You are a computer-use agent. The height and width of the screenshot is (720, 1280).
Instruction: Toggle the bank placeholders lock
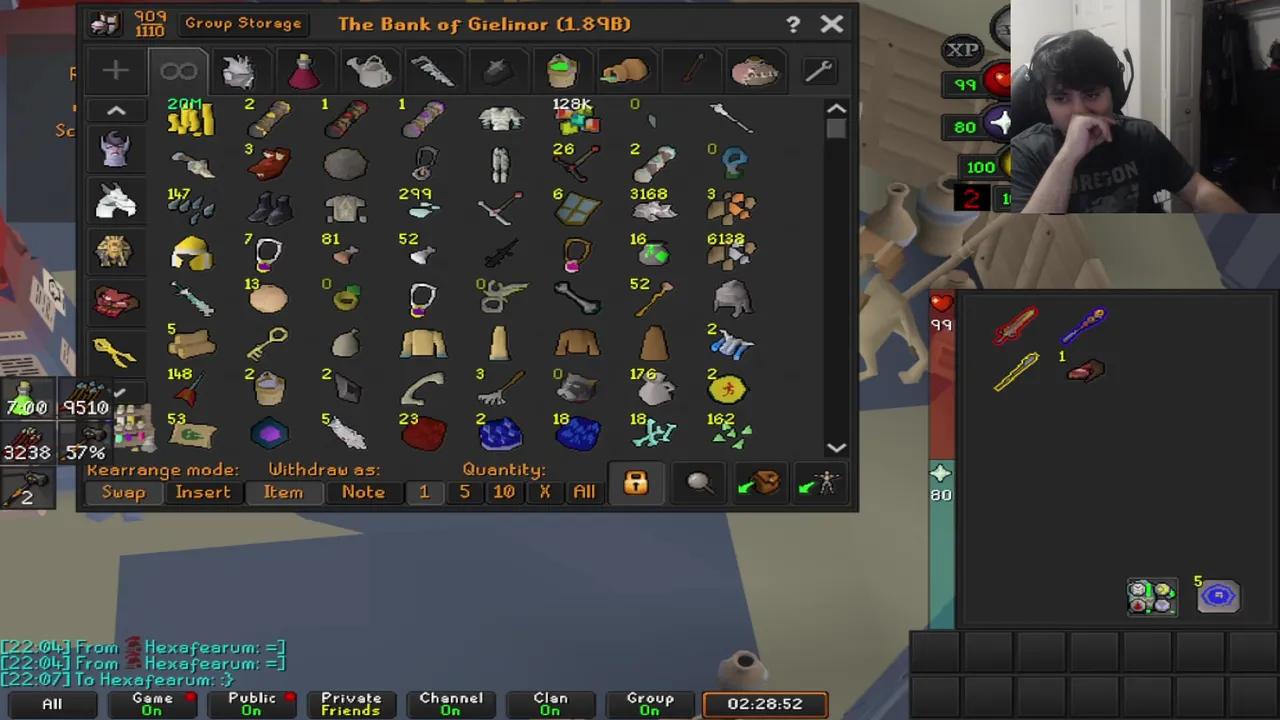[636, 484]
